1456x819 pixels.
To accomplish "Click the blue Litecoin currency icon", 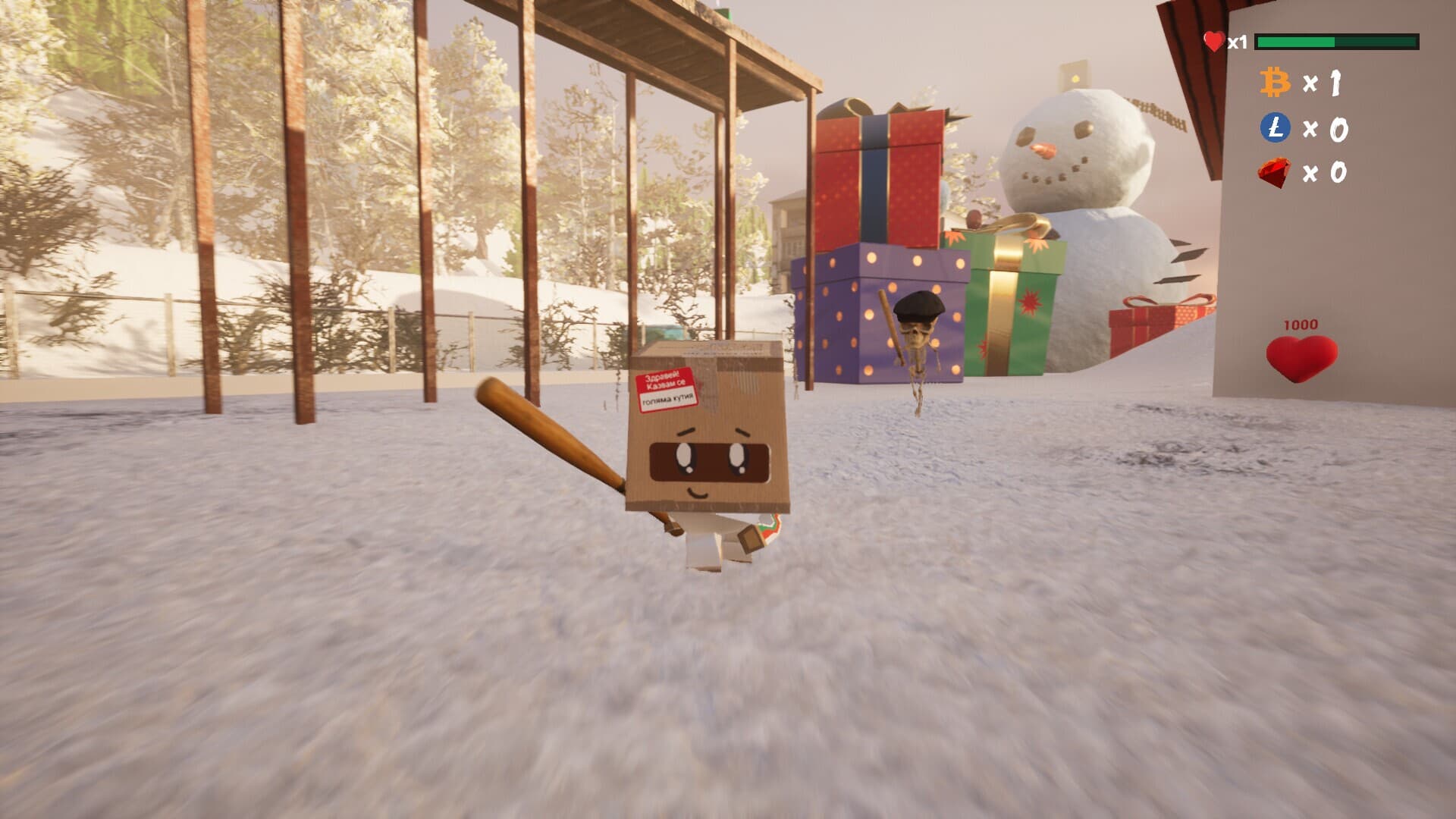I will pos(1275,127).
